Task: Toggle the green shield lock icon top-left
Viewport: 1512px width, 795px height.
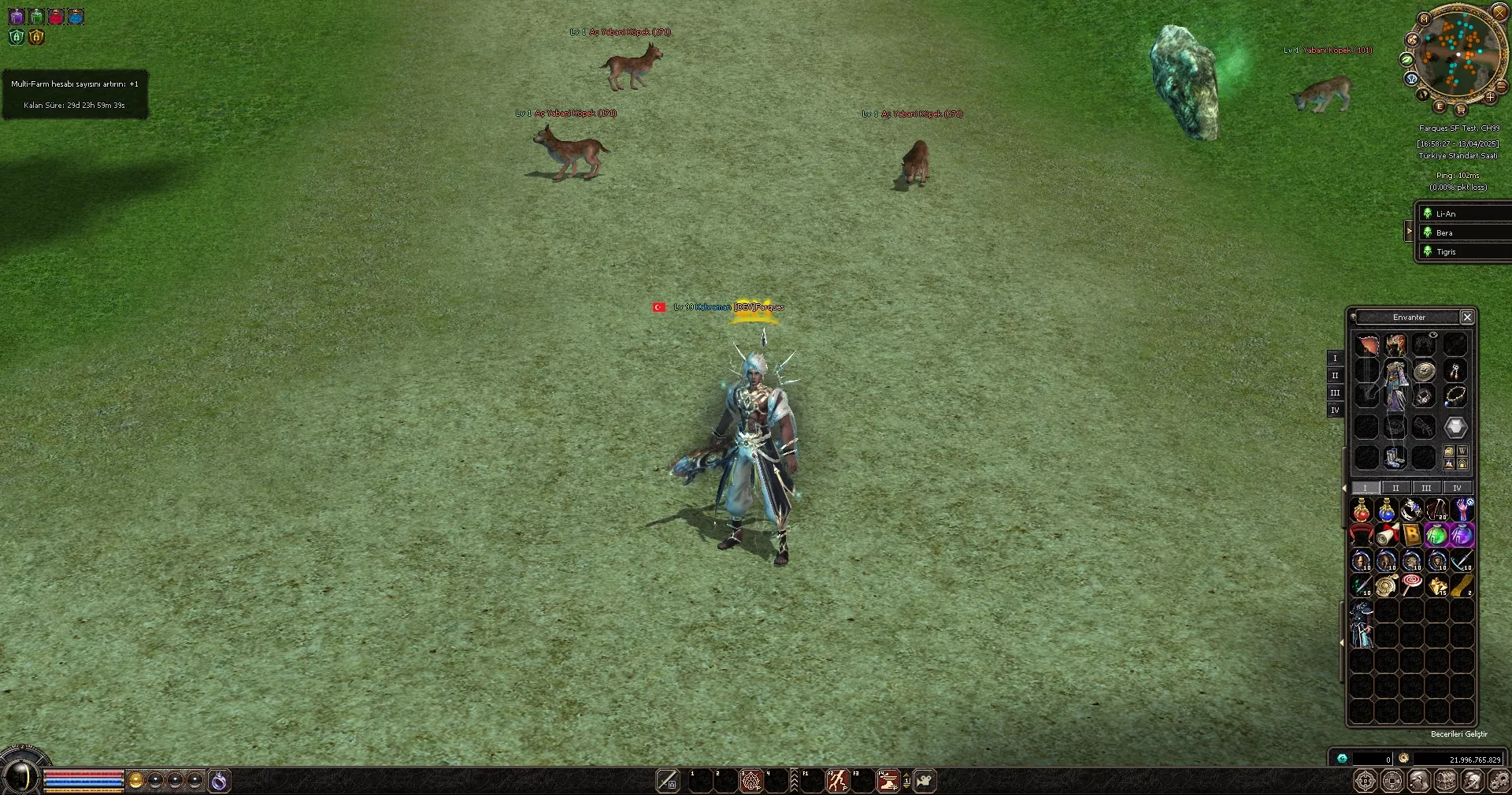Action: click(x=16, y=36)
